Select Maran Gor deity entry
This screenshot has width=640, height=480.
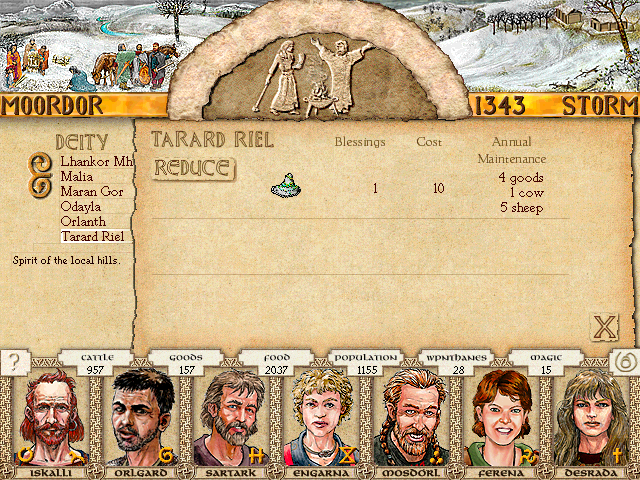(x=91, y=191)
